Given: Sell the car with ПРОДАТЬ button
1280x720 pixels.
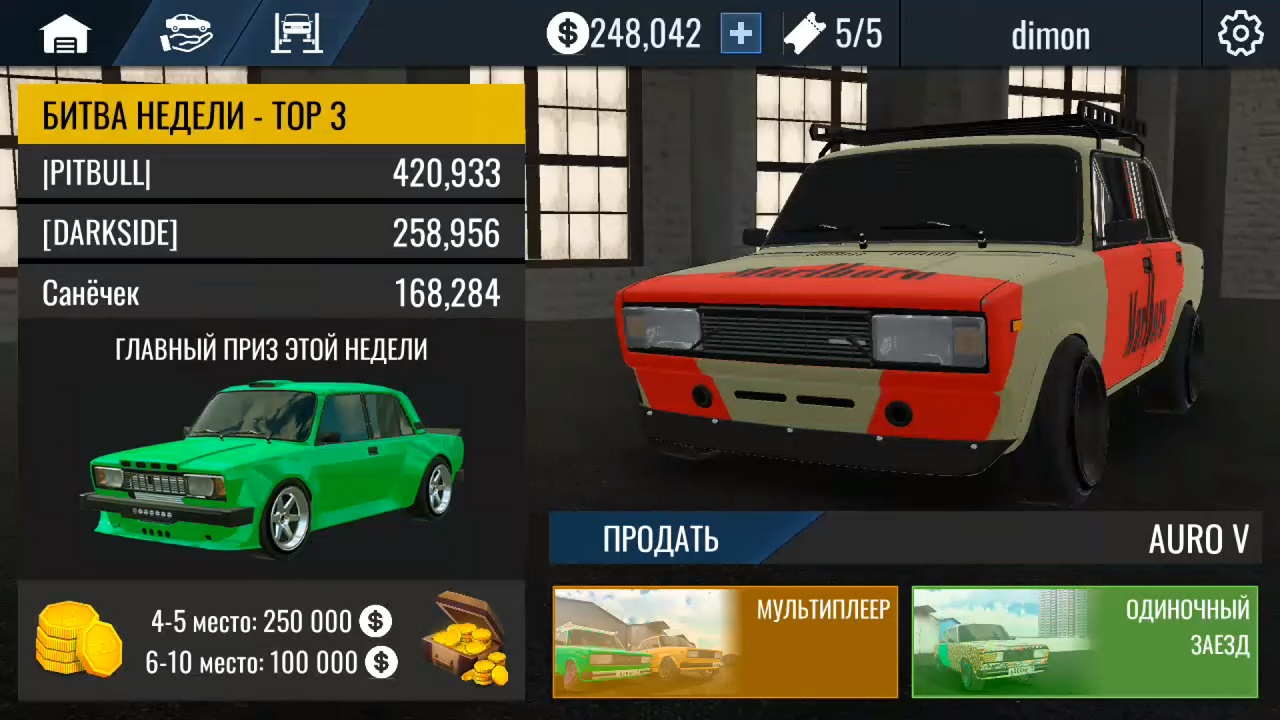Looking at the screenshot, I should coord(661,539).
